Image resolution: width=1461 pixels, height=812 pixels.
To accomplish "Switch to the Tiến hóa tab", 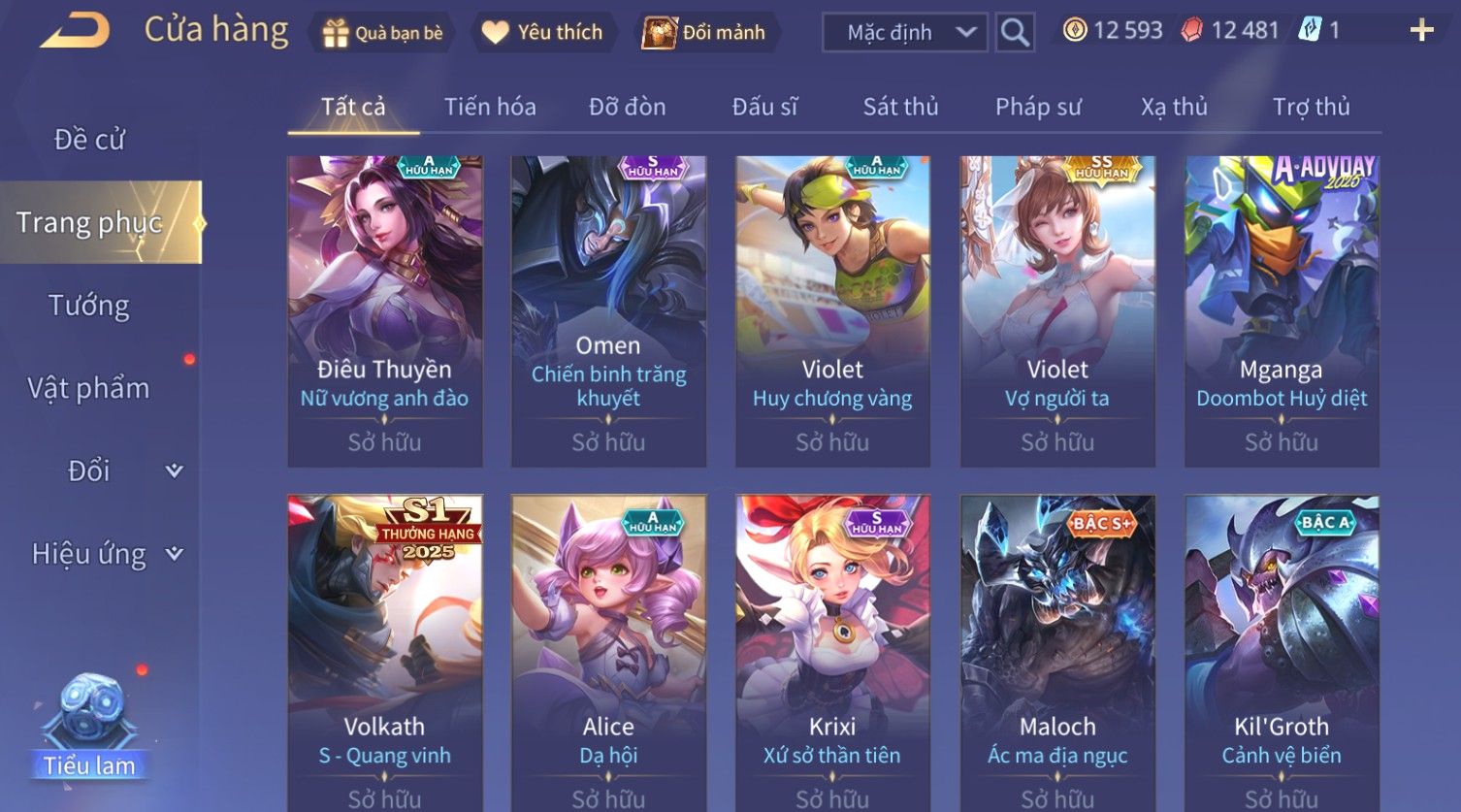I will [490, 107].
